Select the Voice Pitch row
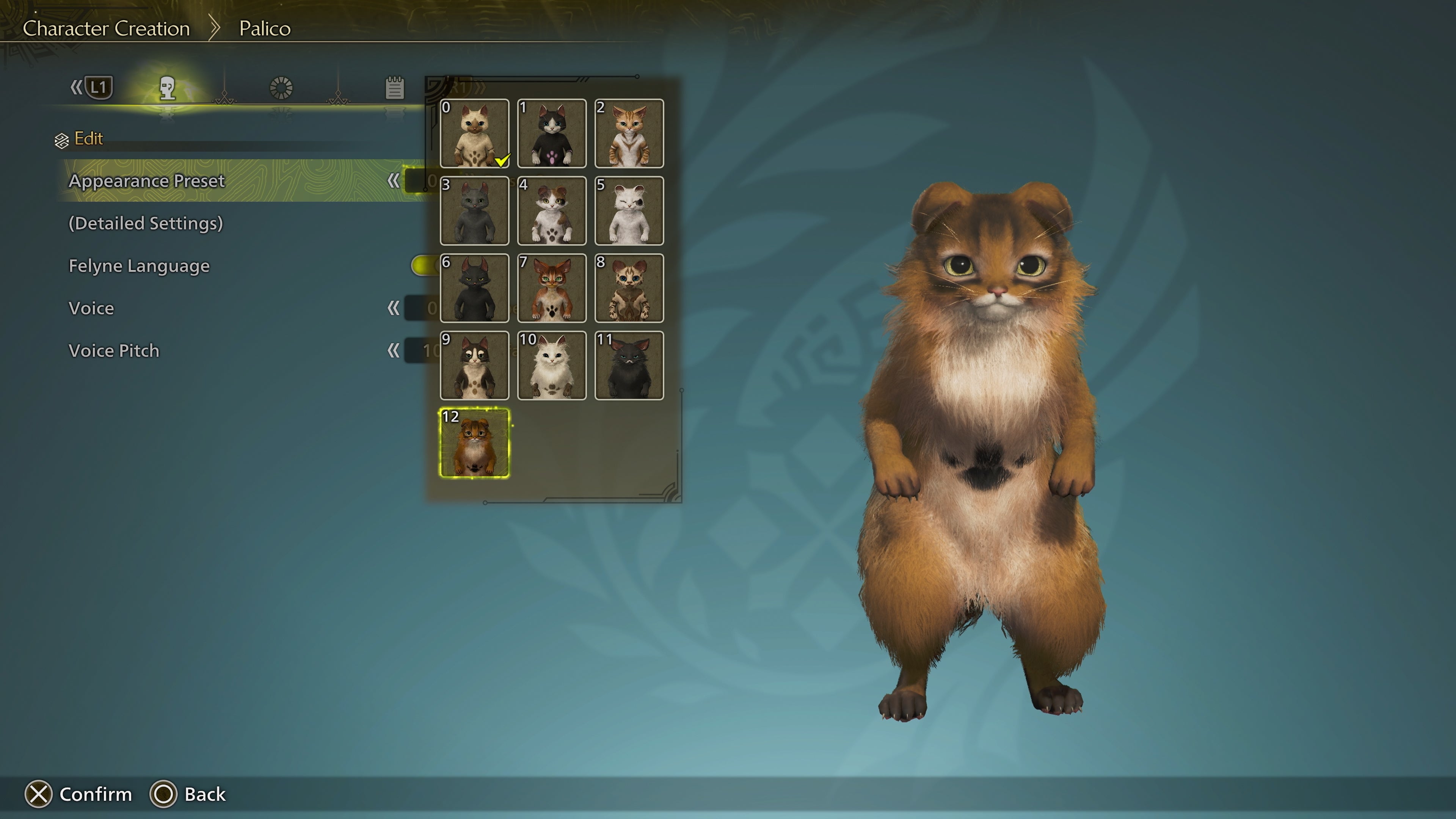The height and width of the screenshot is (819, 1456). click(114, 350)
